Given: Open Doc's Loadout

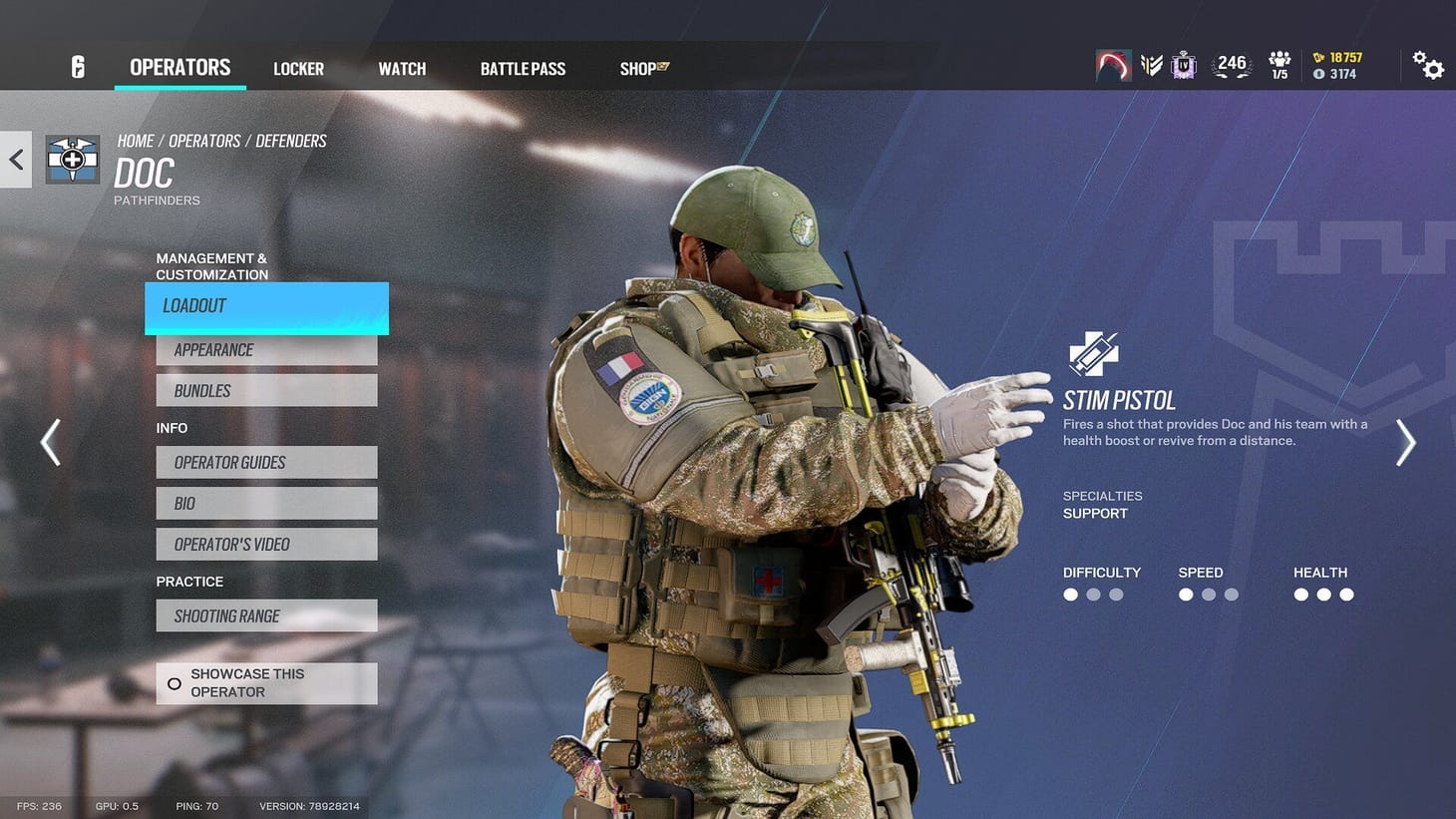Looking at the screenshot, I should click(x=265, y=306).
